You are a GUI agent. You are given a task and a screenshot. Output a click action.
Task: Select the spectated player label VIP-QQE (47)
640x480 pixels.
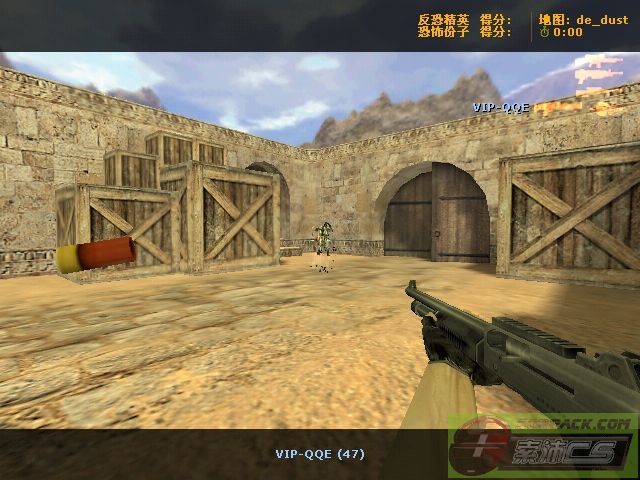[320, 454]
